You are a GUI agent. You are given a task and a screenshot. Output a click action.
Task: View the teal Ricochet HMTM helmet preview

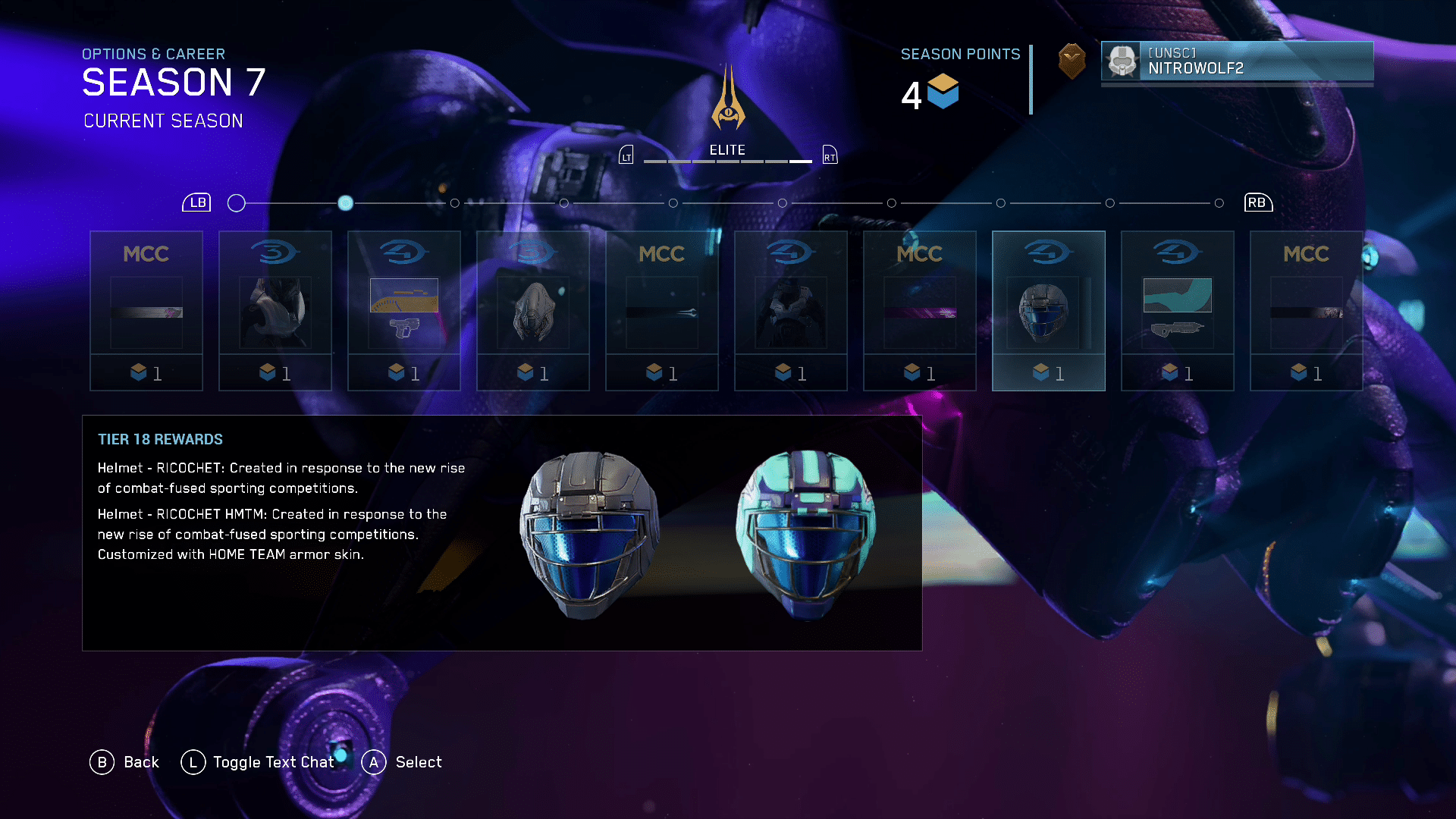[805, 535]
